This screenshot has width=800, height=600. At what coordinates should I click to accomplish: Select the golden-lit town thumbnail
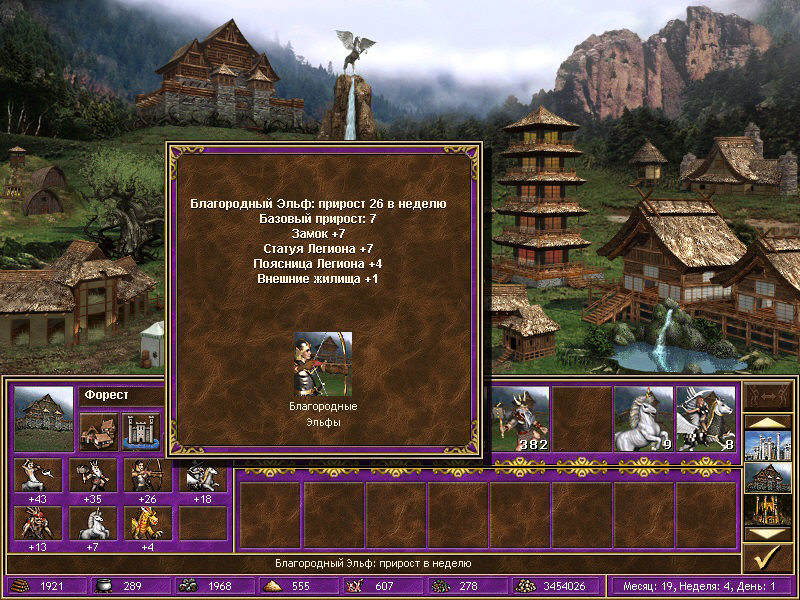(768, 509)
